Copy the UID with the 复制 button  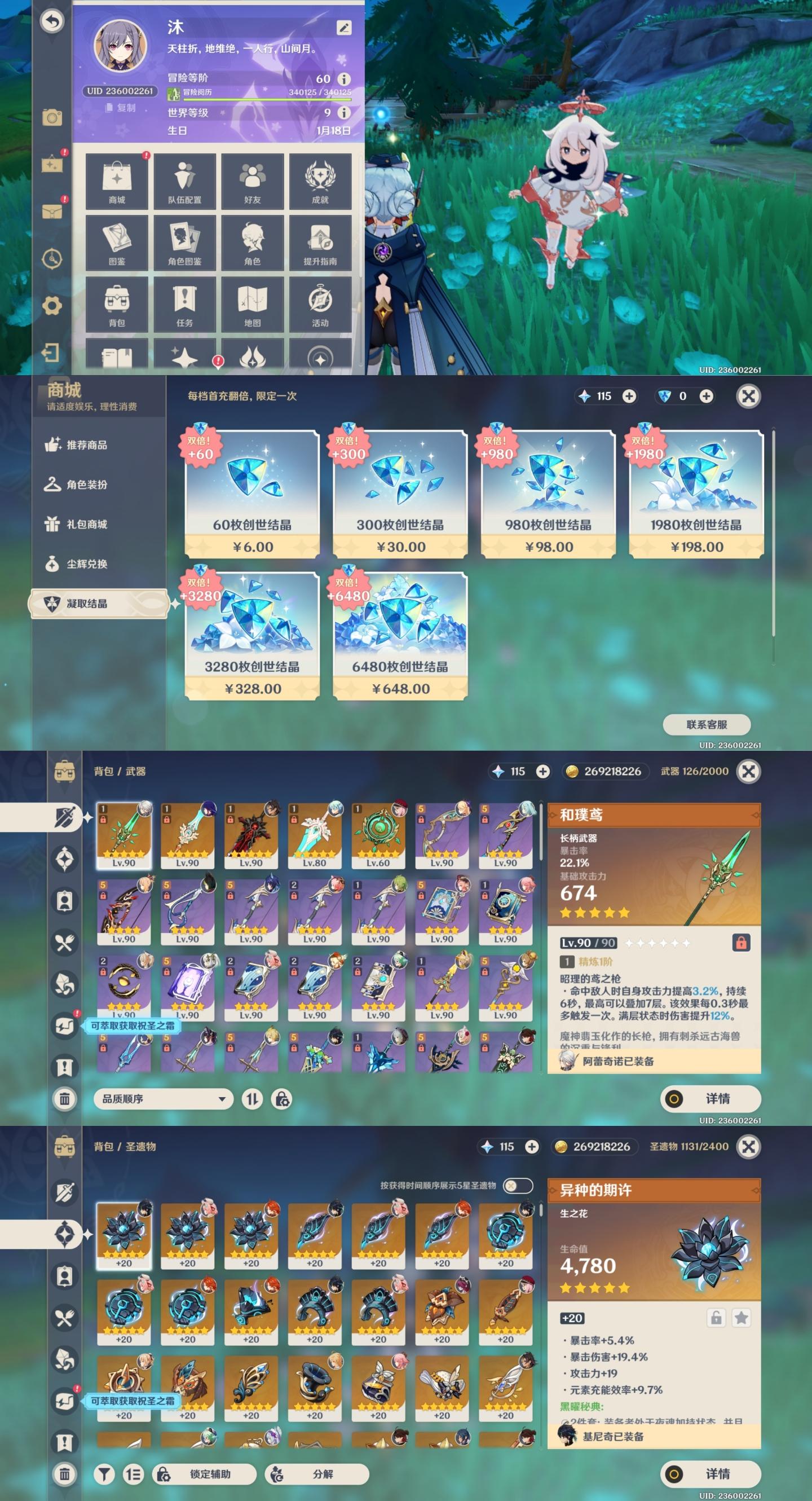point(121,108)
